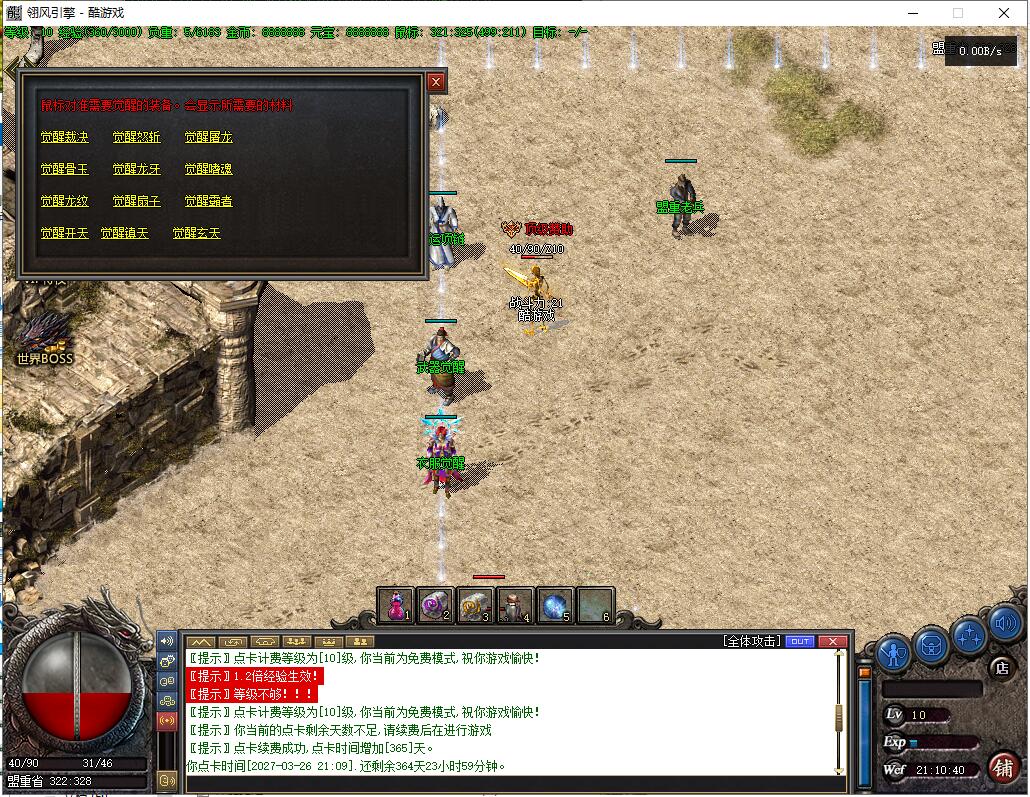Open the red 铺 store button
The width and height of the screenshot is (1030, 797).
1003,767
